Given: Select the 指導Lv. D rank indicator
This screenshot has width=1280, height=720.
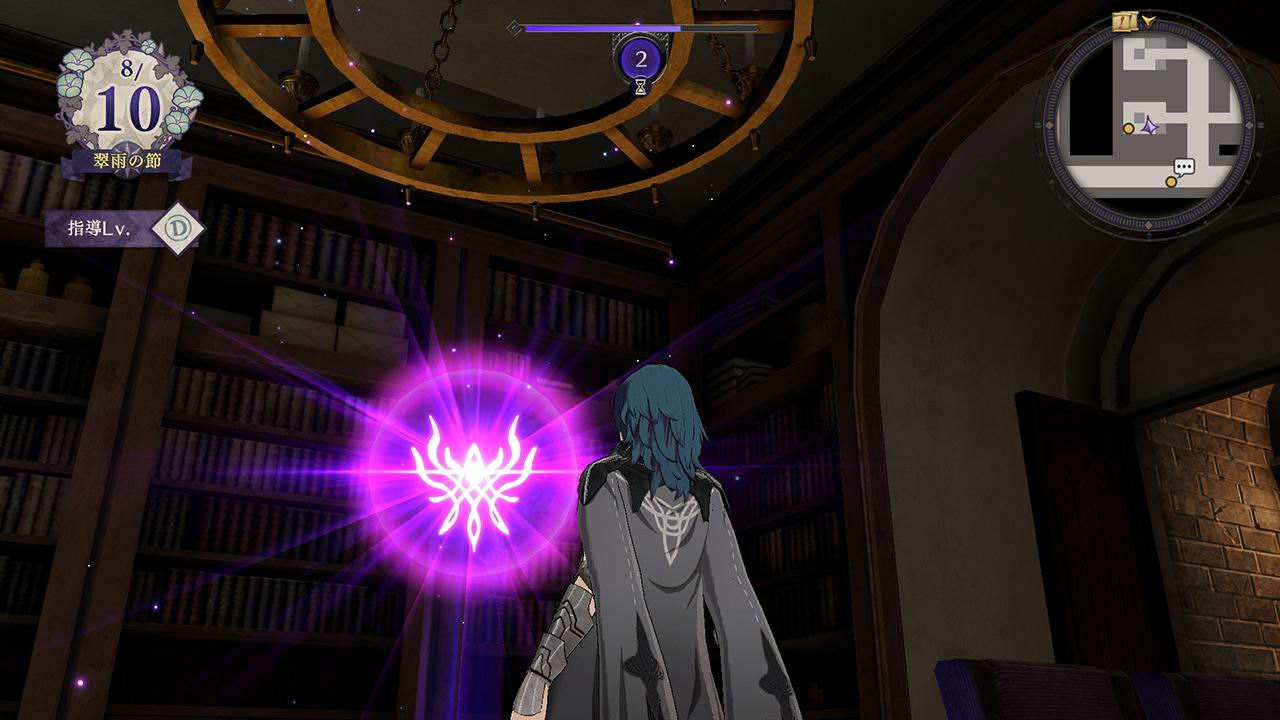Looking at the screenshot, I should pos(177,229).
